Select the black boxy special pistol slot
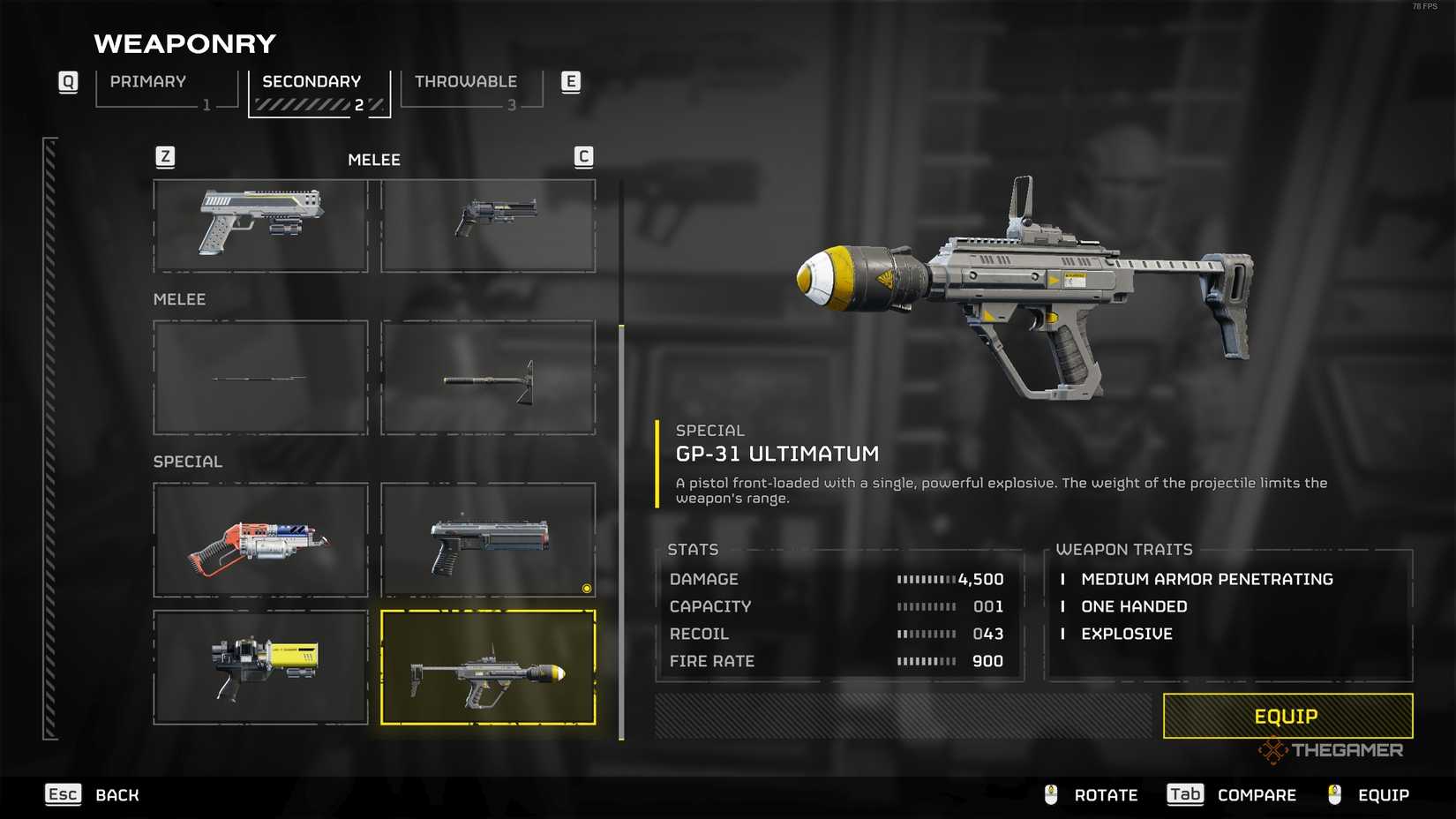The image size is (1456, 819). click(488, 540)
